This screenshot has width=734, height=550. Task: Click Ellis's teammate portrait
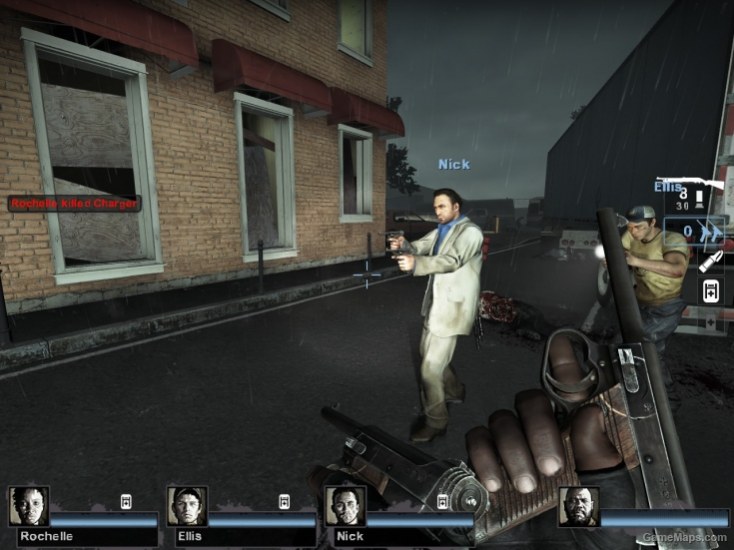pos(187,506)
